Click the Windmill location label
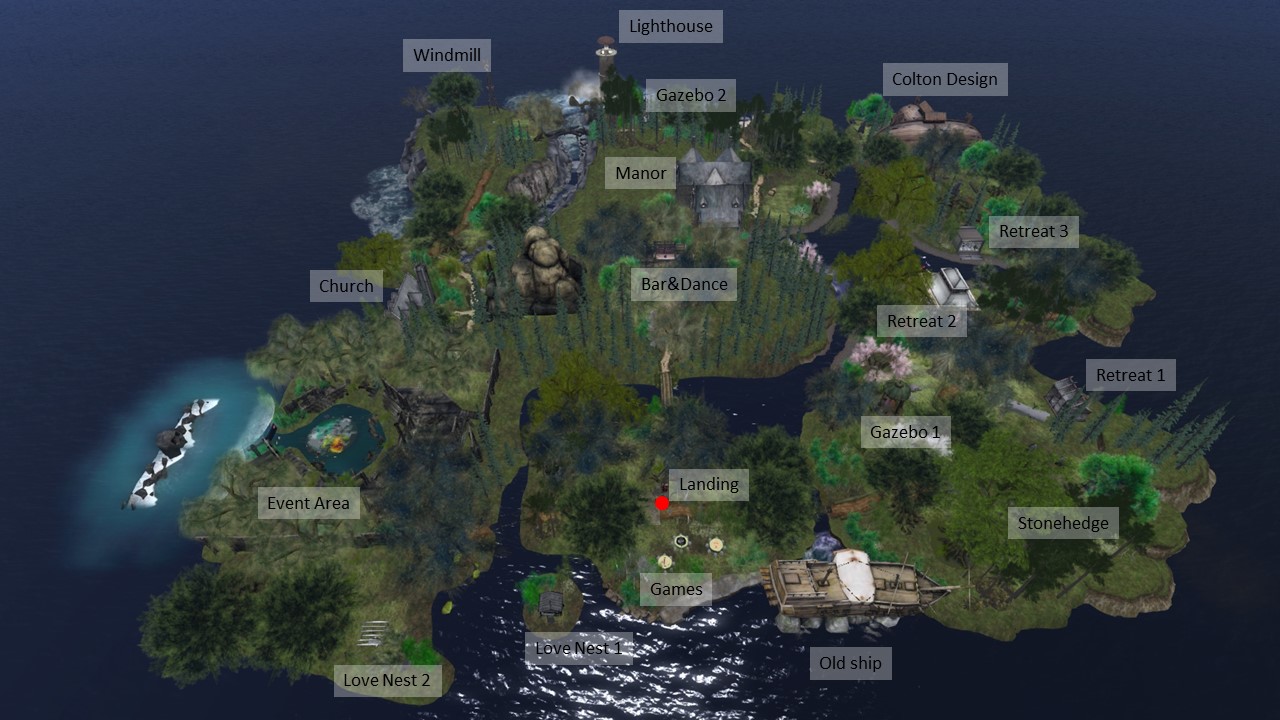Viewport: 1280px width, 720px height. tap(447, 55)
